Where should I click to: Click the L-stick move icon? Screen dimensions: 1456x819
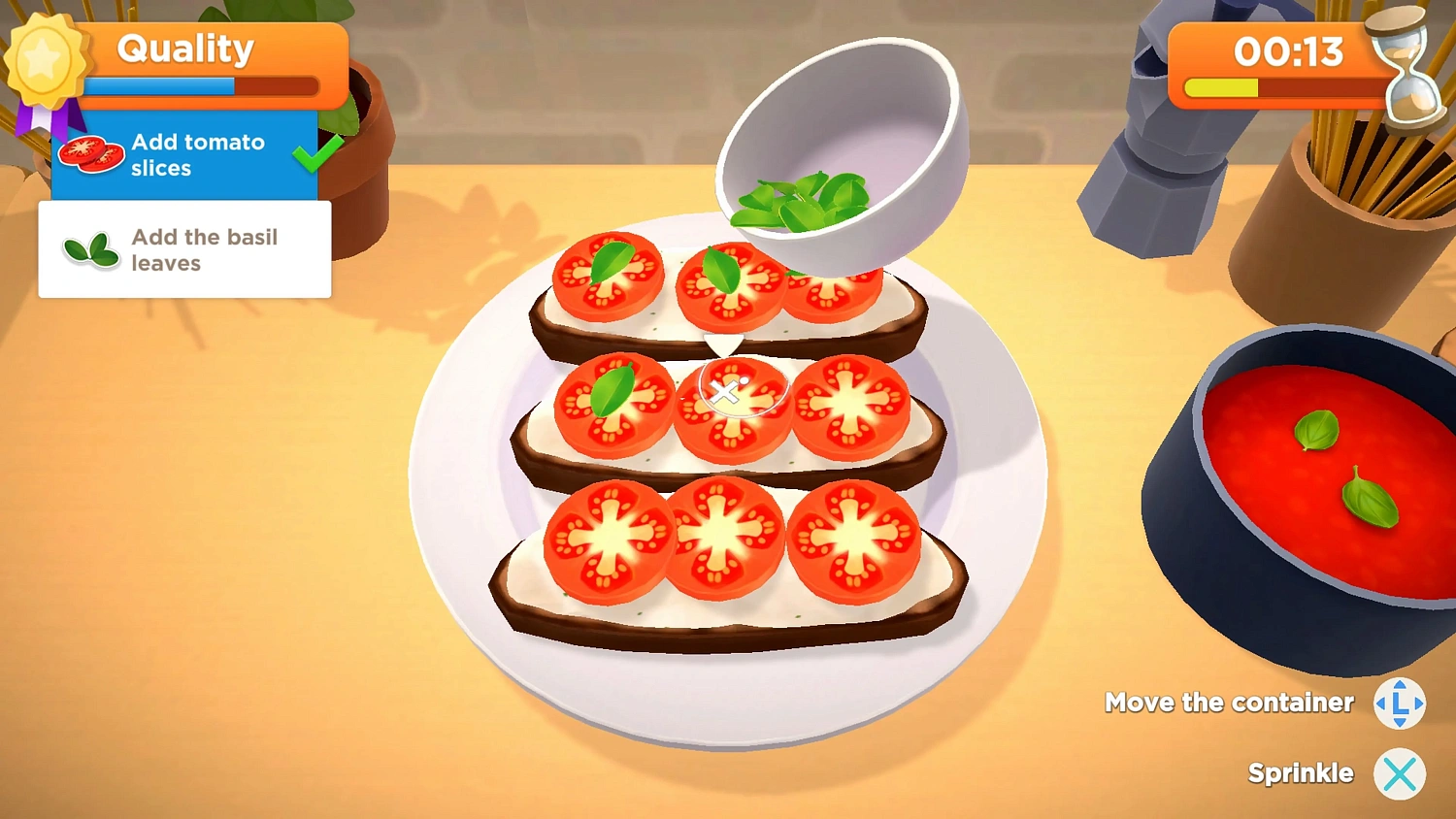pos(1398,703)
